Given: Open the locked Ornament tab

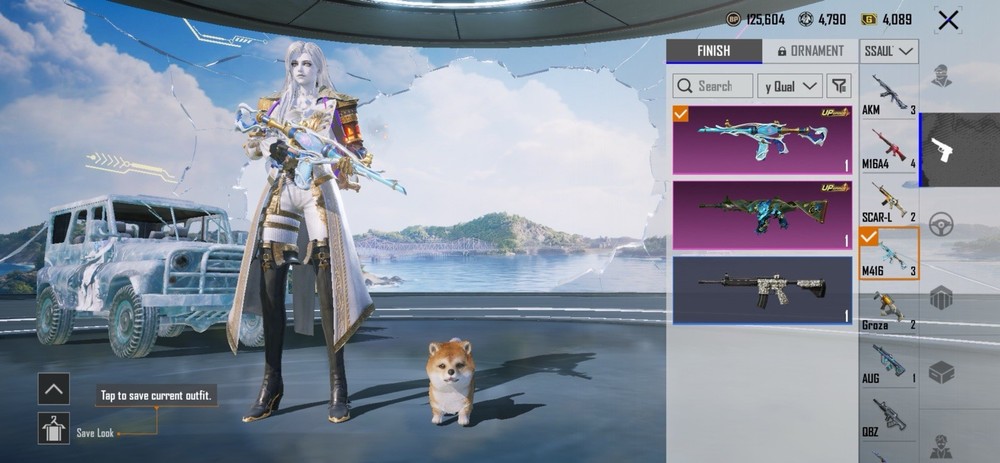Looking at the screenshot, I should click(810, 51).
